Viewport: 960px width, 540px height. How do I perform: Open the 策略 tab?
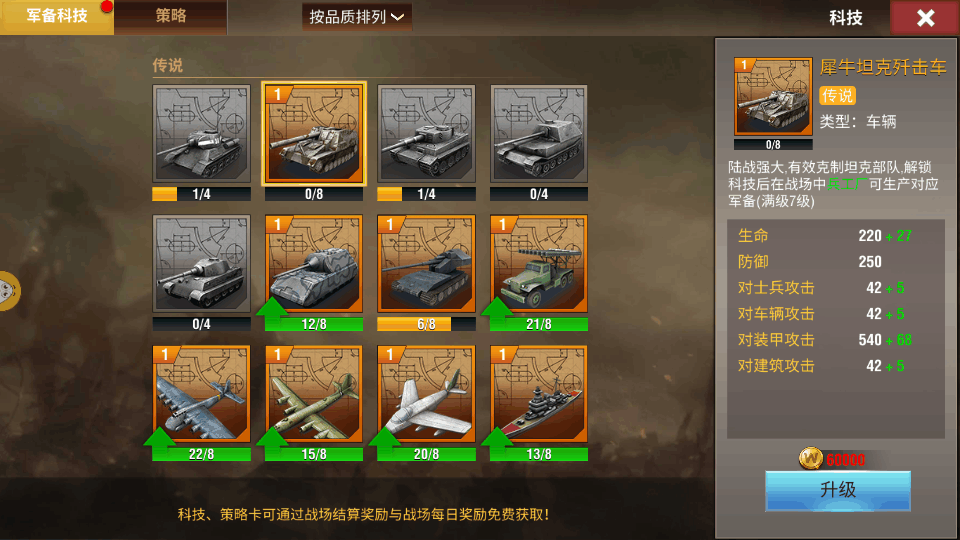171,16
